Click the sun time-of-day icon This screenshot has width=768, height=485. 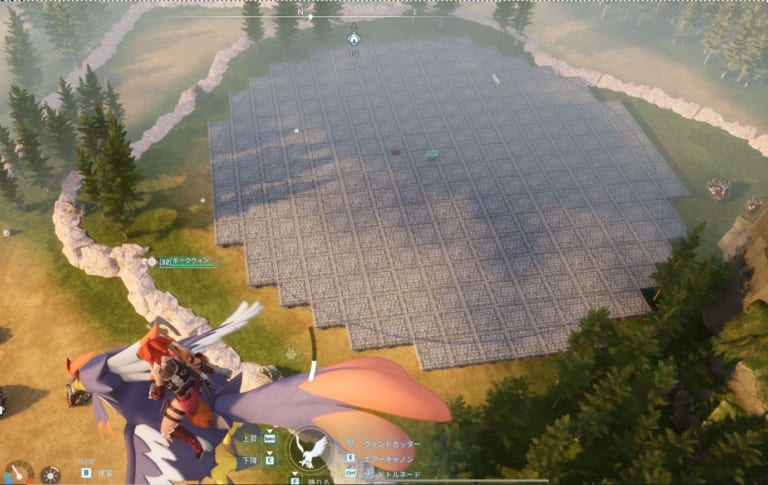(50, 474)
